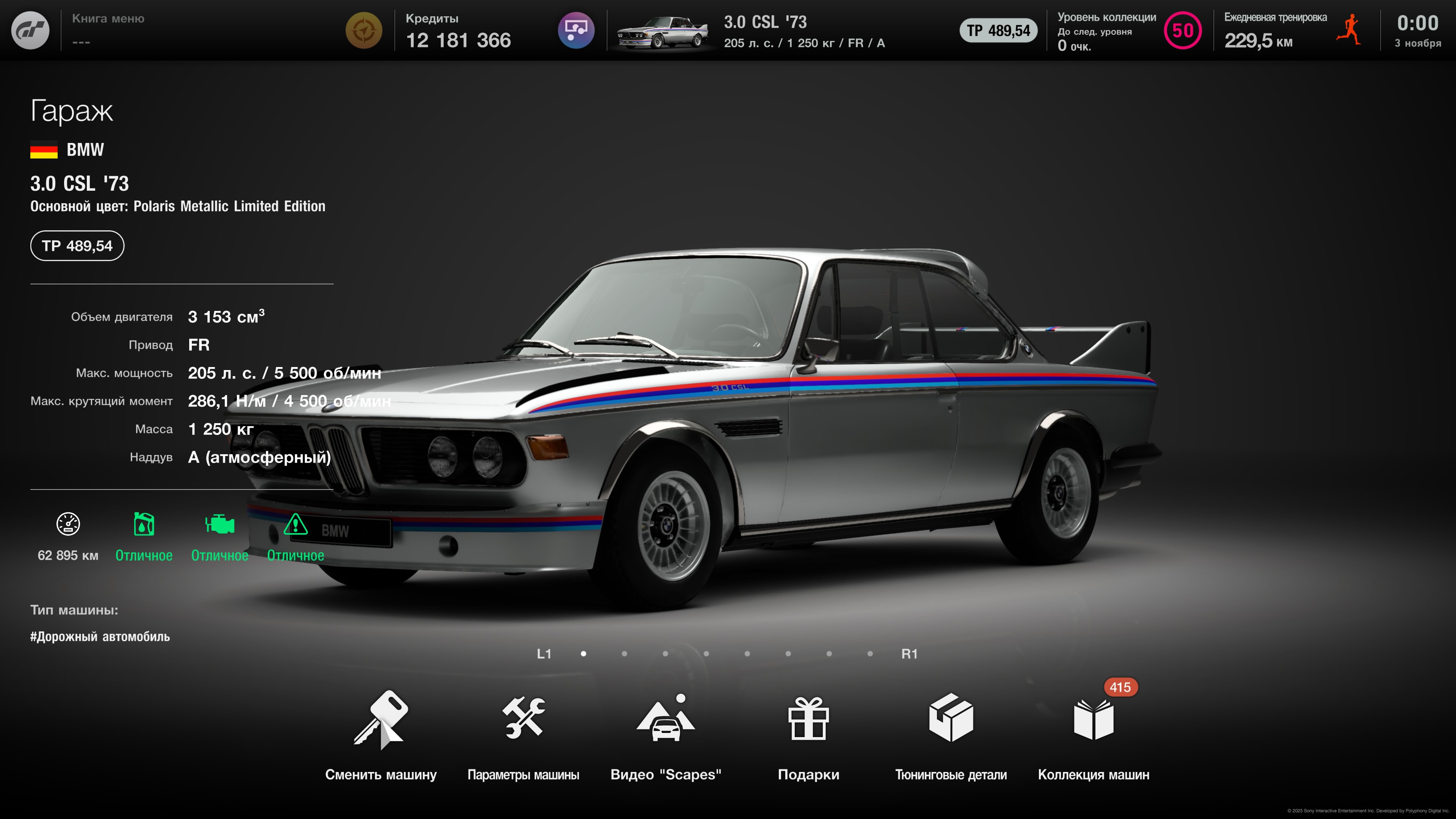Select the 3.0 CSL '73 car thumbnail
The image size is (1456, 819).
pos(662,31)
